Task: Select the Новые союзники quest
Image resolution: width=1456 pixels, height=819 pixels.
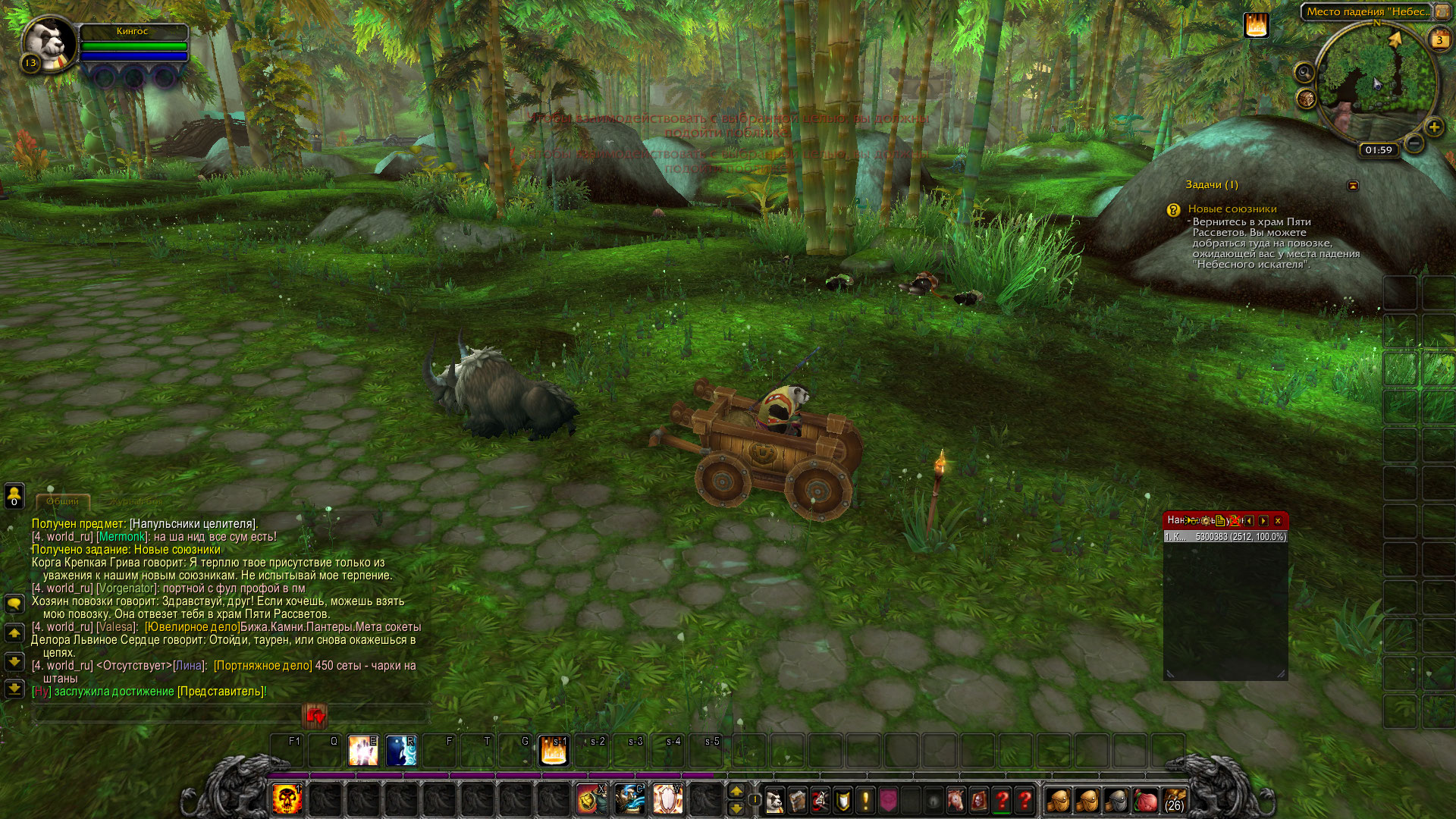Action: click(1232, 209)
